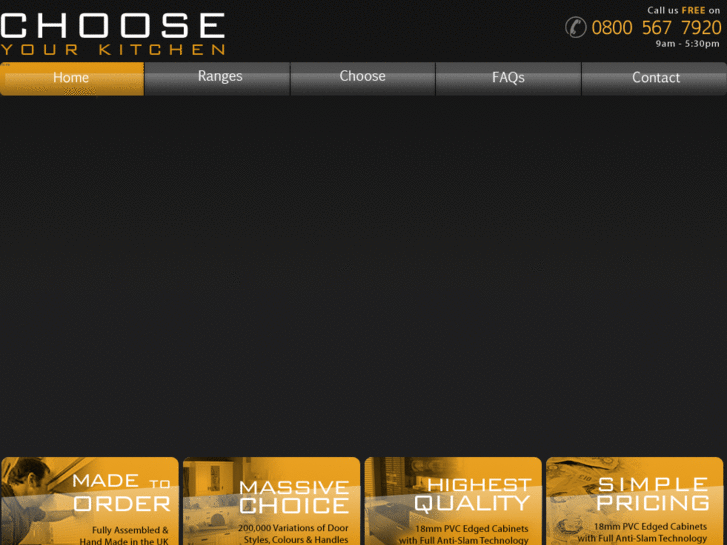This screenshot has width=727, height=545.
Task: Go to the Ranges page
Action: [219, 78]
